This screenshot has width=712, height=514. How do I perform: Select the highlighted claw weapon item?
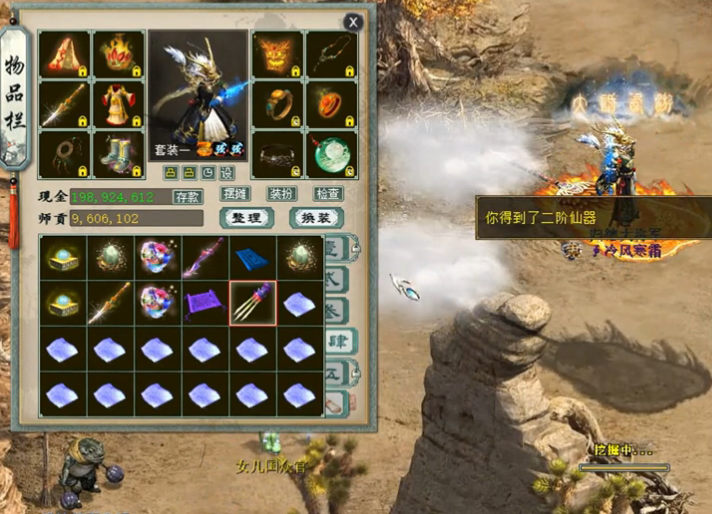click(x=253, y=301)
